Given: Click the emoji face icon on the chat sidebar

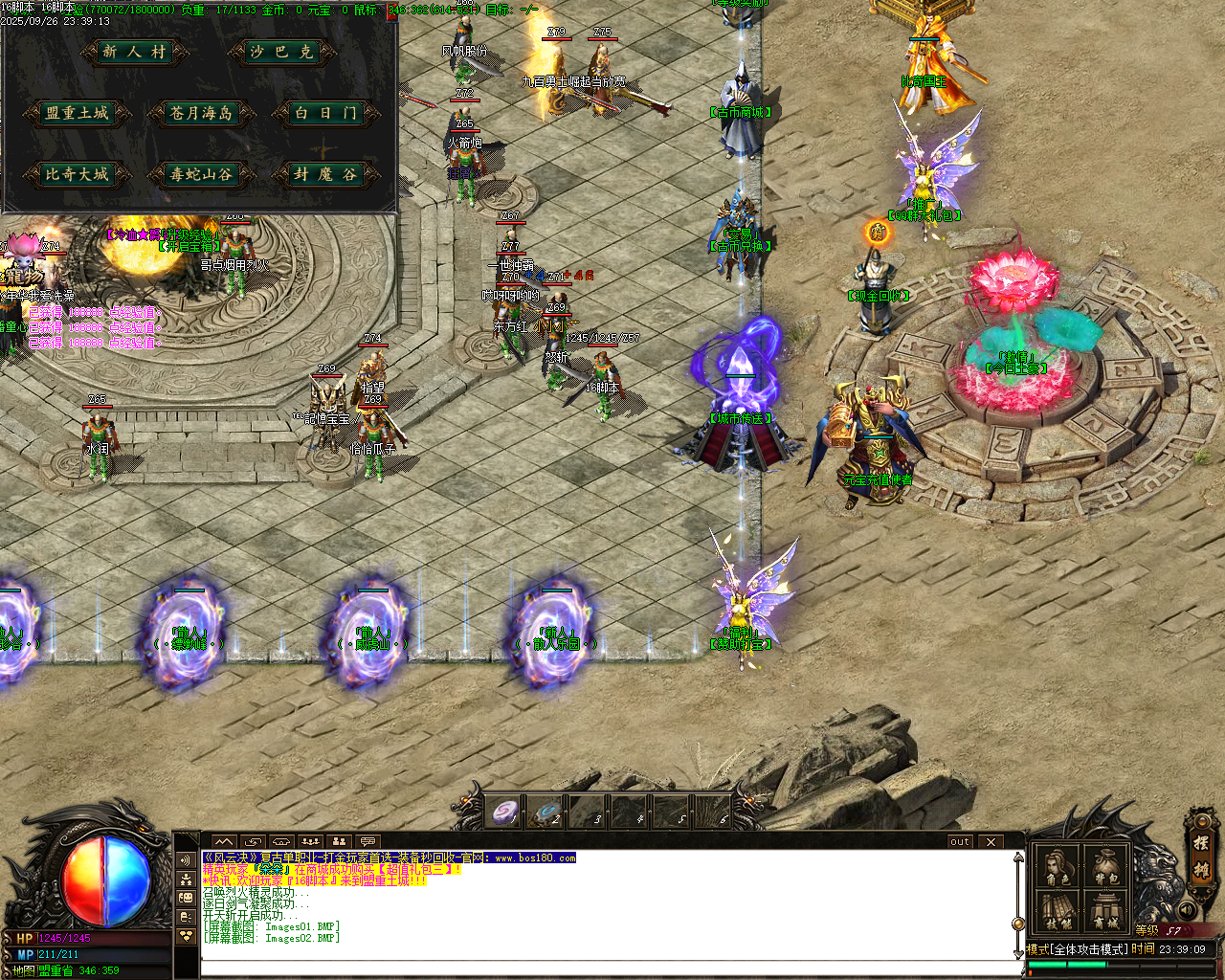Looking at the screenshot, I should pyautogui.click(x=186, y=898).
